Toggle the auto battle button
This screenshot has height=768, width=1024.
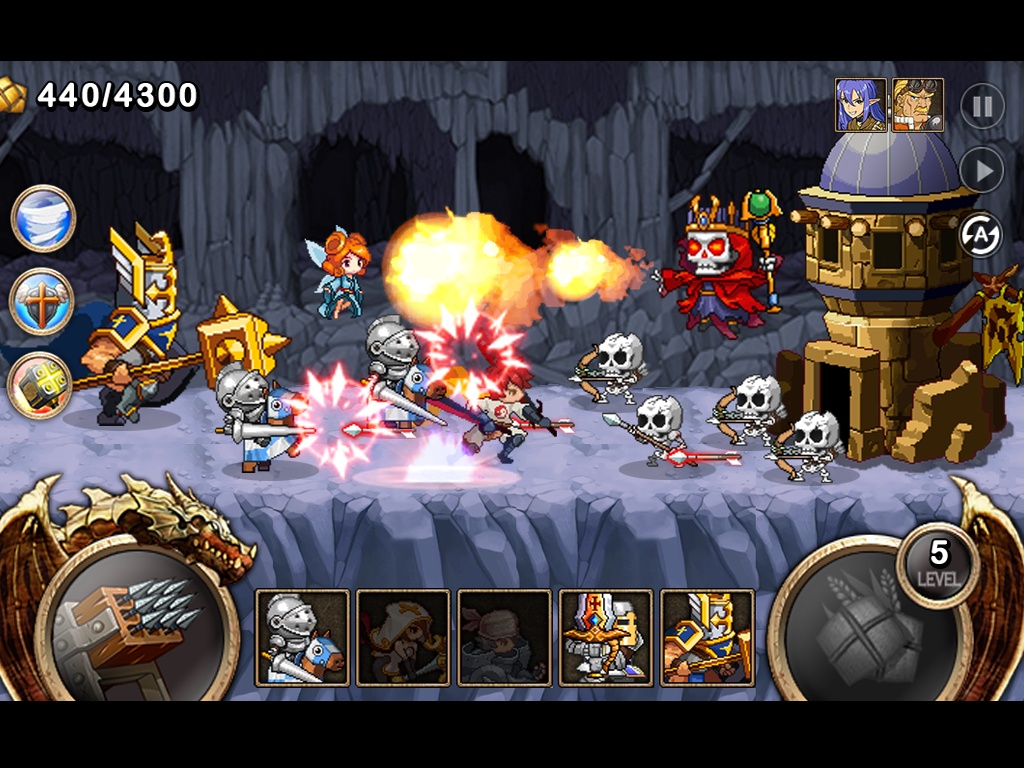[x=980, y=235]
